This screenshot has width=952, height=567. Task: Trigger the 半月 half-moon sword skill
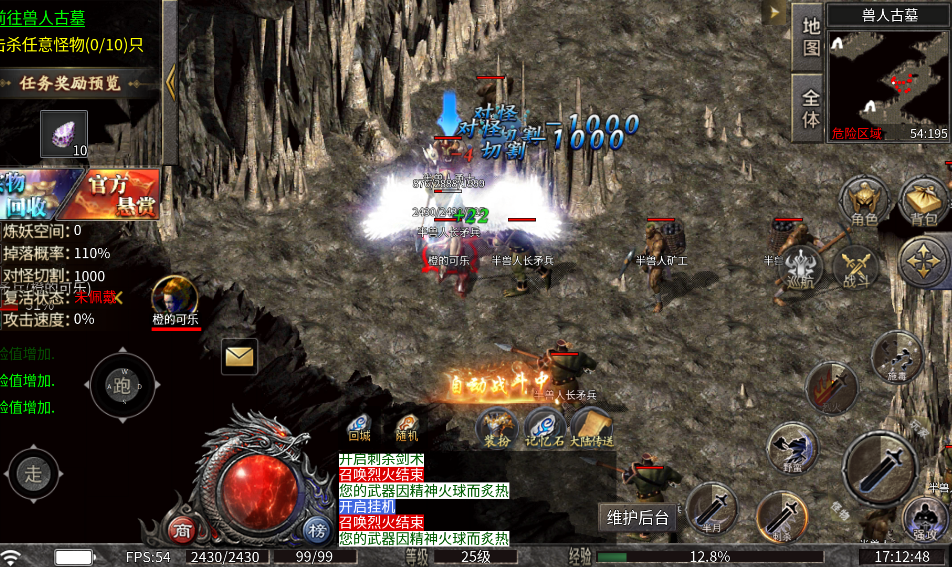coord(712,508)
